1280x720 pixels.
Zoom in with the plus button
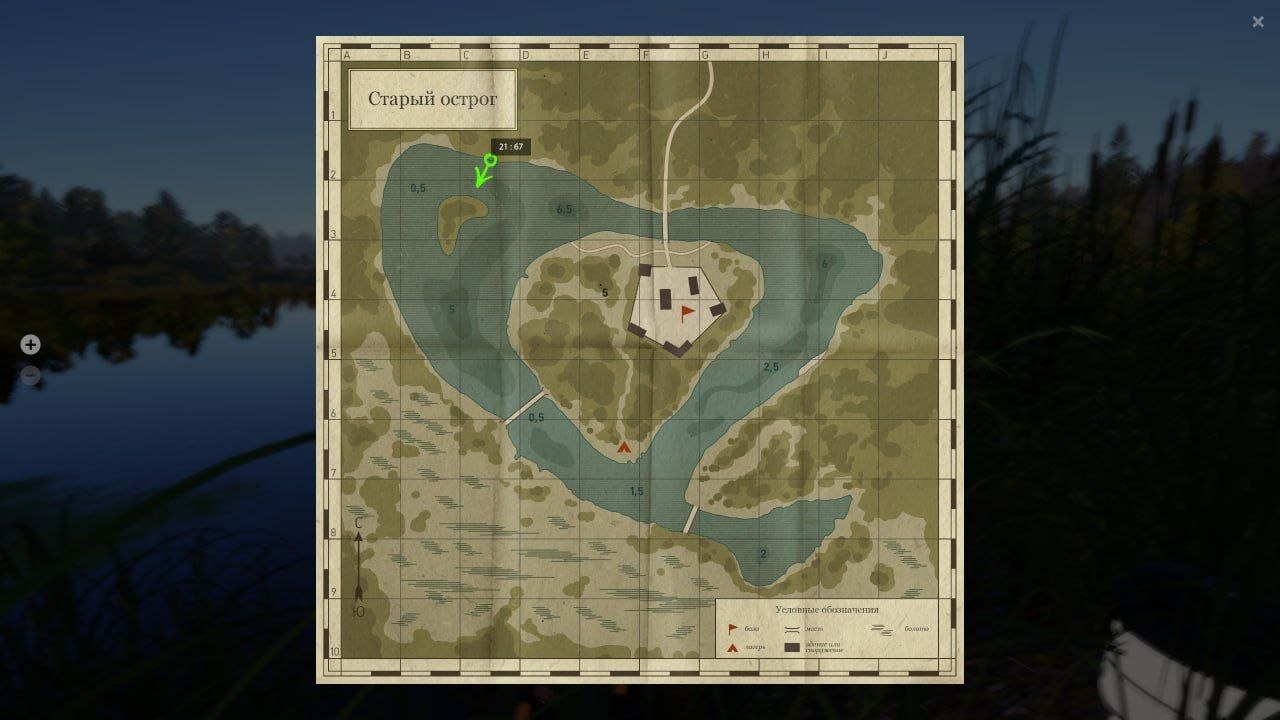(30, 344)
